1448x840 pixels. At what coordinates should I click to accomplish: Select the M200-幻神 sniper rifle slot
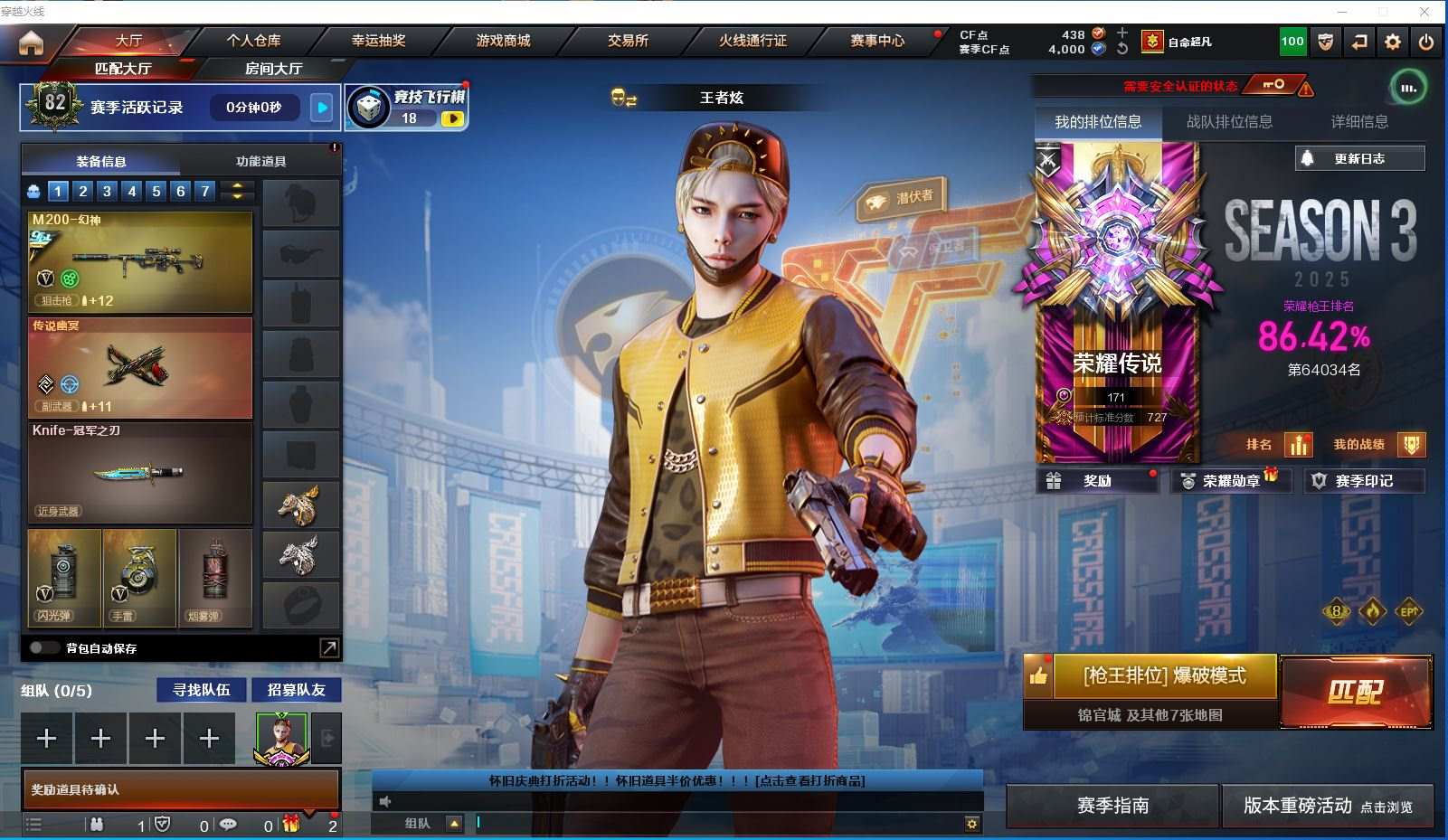coord(140,261)
